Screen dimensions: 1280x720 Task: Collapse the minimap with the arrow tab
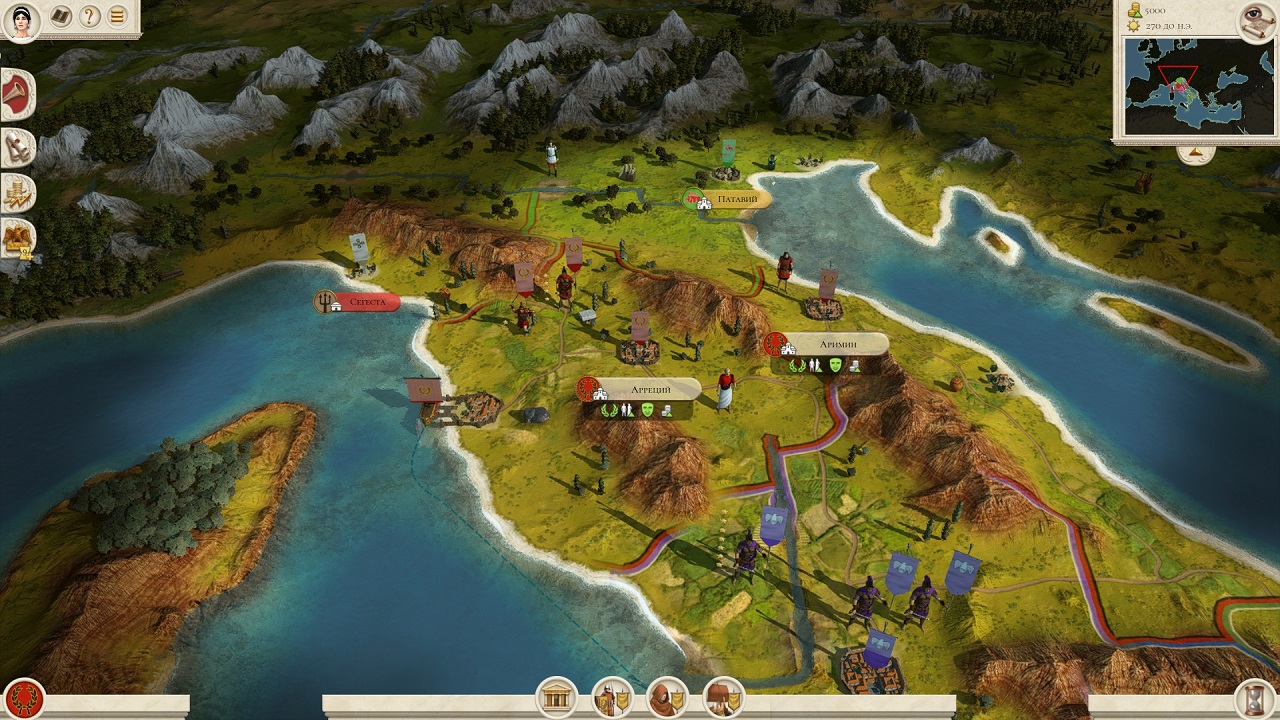pos(1194,153)
